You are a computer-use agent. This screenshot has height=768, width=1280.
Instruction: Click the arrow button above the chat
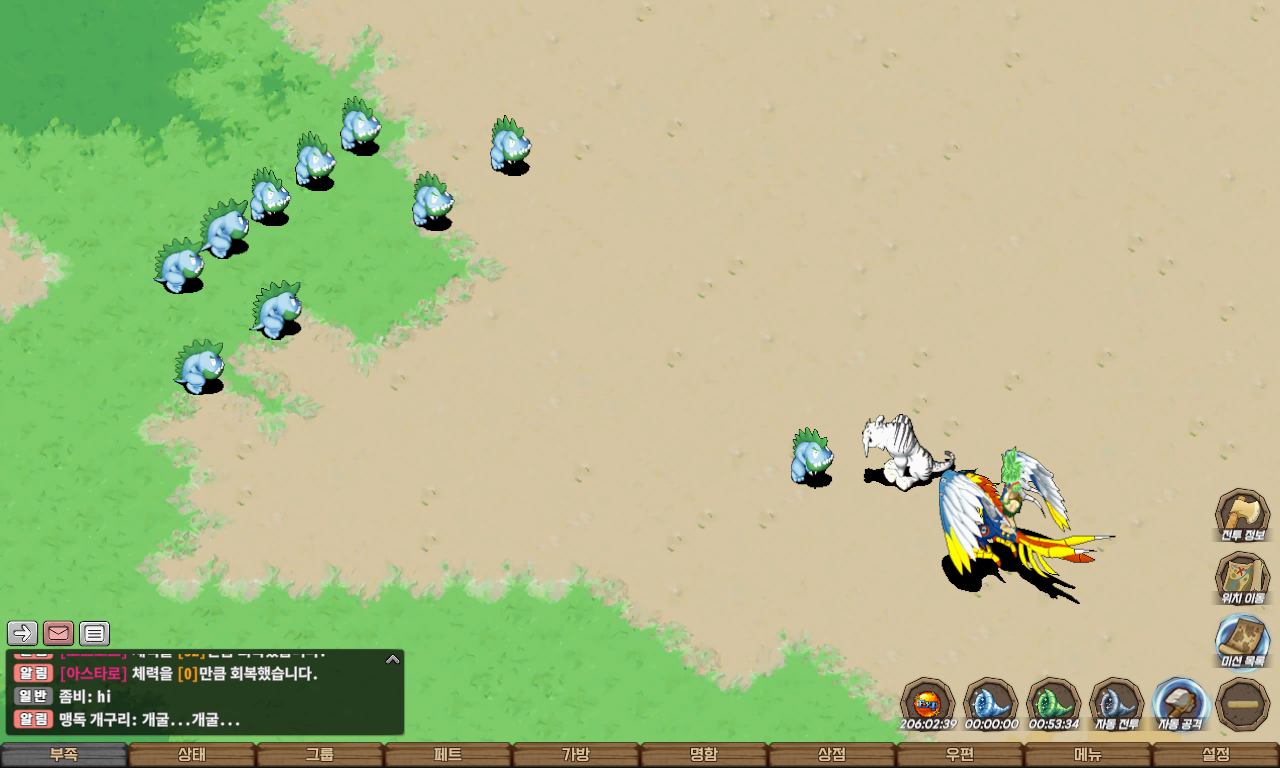[x=22, y=633]
